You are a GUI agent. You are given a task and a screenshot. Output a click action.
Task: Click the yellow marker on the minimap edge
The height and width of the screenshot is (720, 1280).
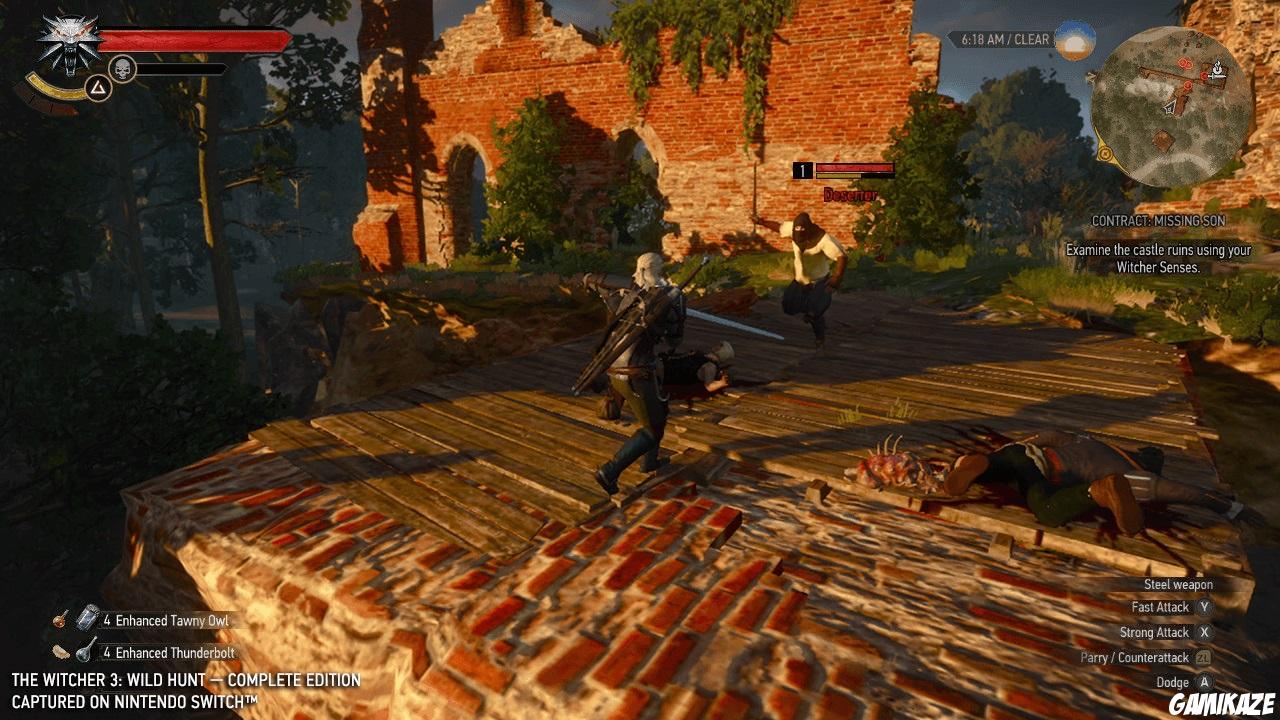(1105, 153)
